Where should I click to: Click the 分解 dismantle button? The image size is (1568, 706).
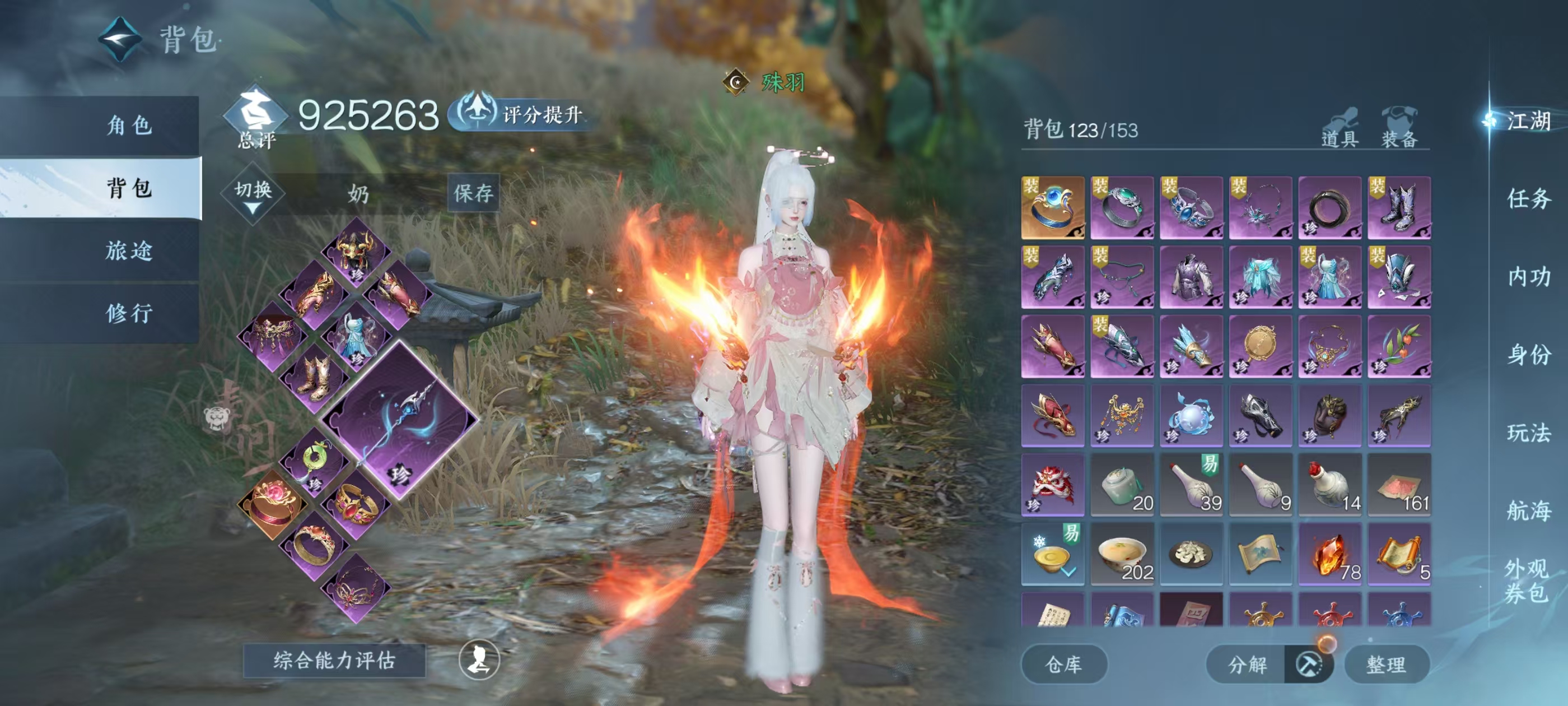coord(1247,664)
